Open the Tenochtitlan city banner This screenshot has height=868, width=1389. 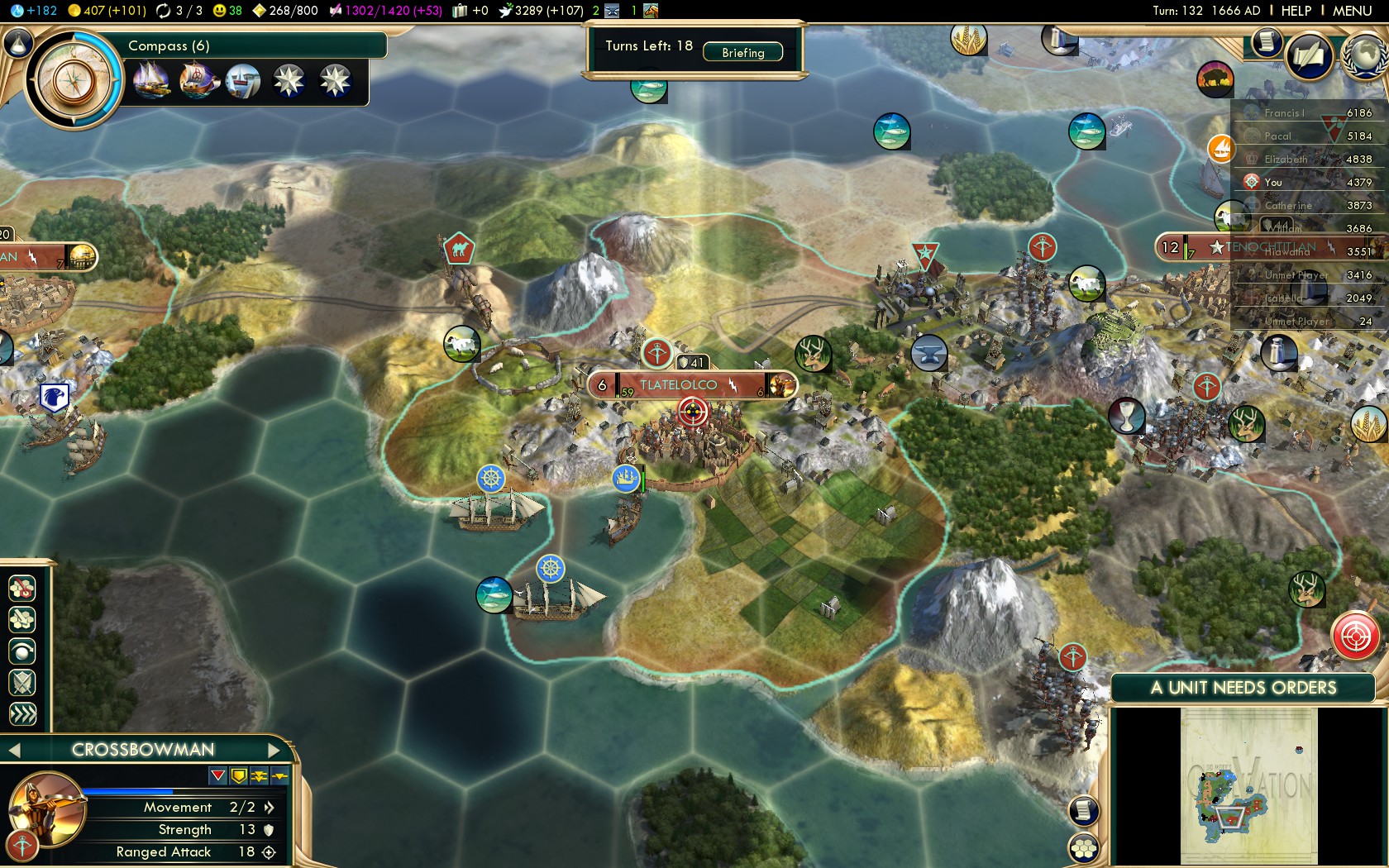(x=1269, y=247)
